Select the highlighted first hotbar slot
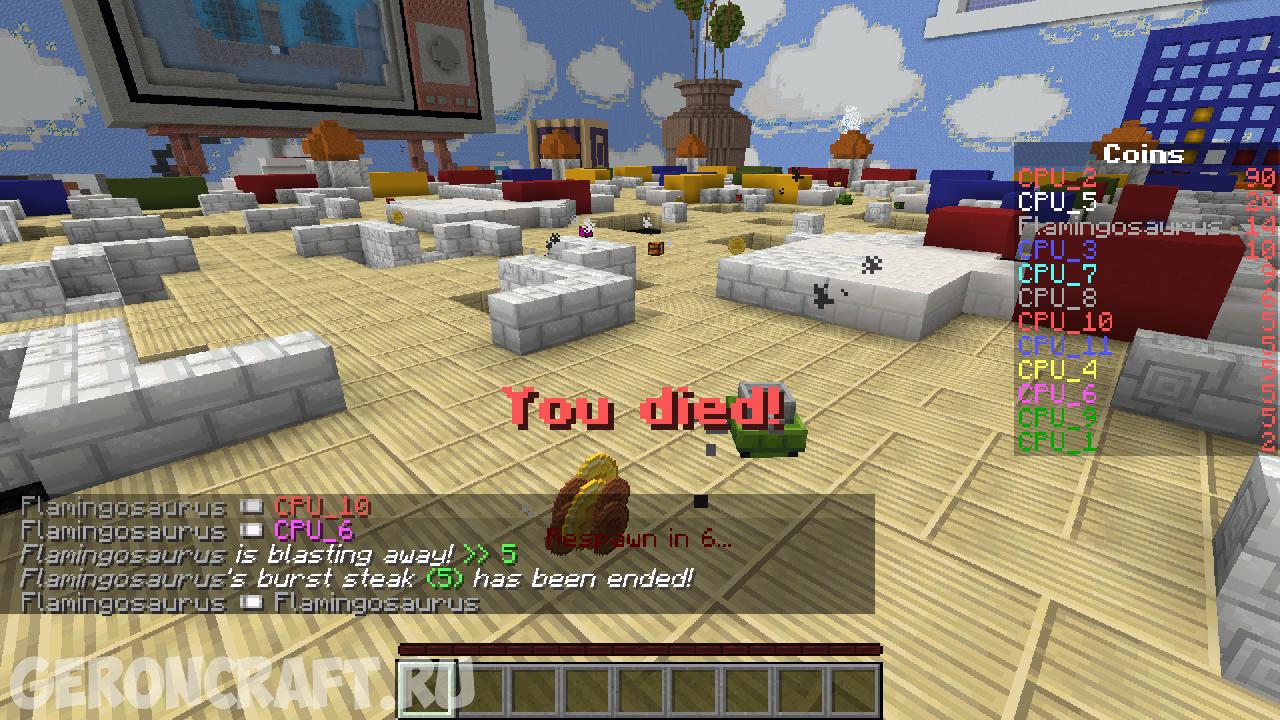Screen dimensions: 1280x720 [x=427, y=689]
